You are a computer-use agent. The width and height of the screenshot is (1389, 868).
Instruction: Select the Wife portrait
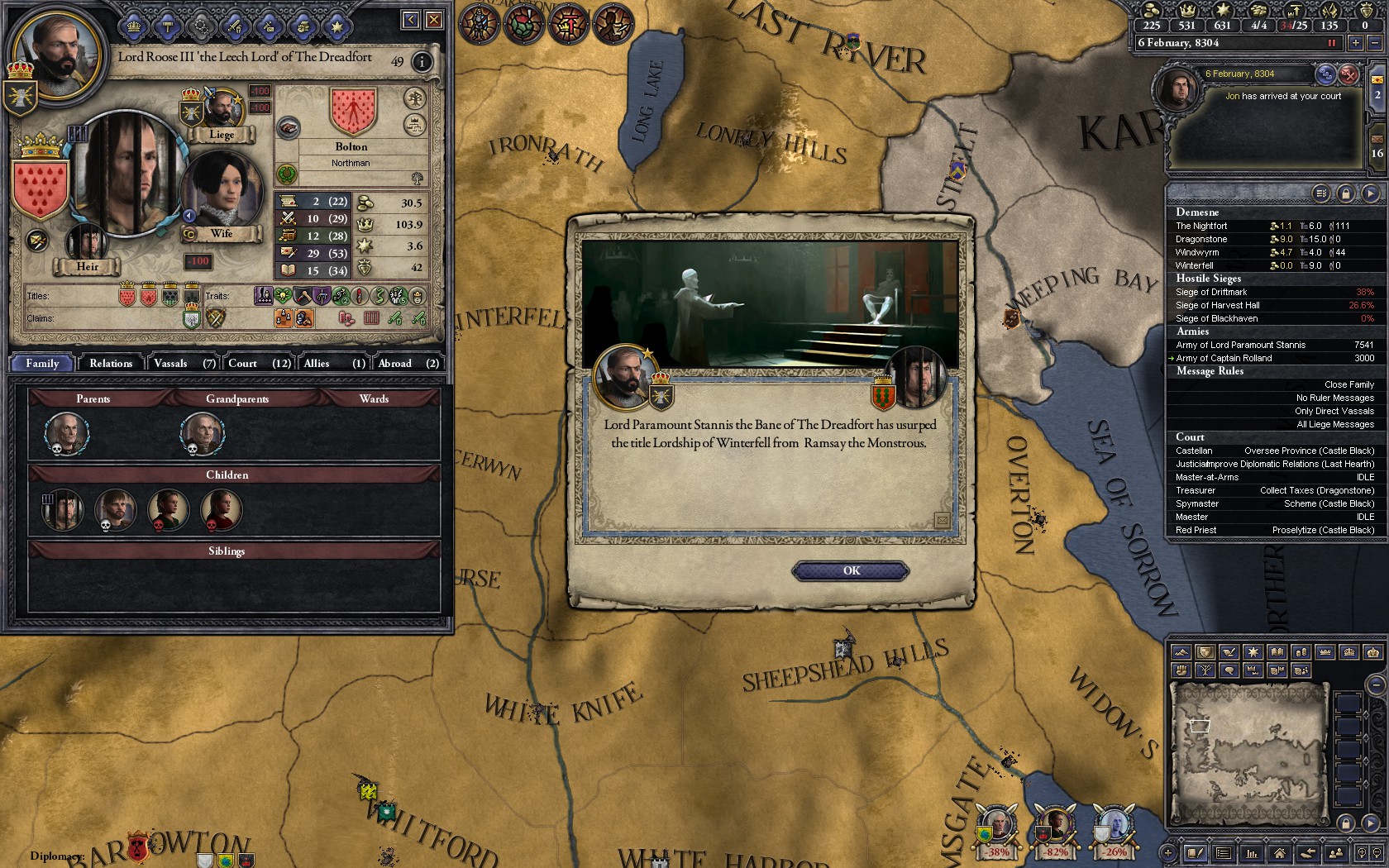pos(221,192)
